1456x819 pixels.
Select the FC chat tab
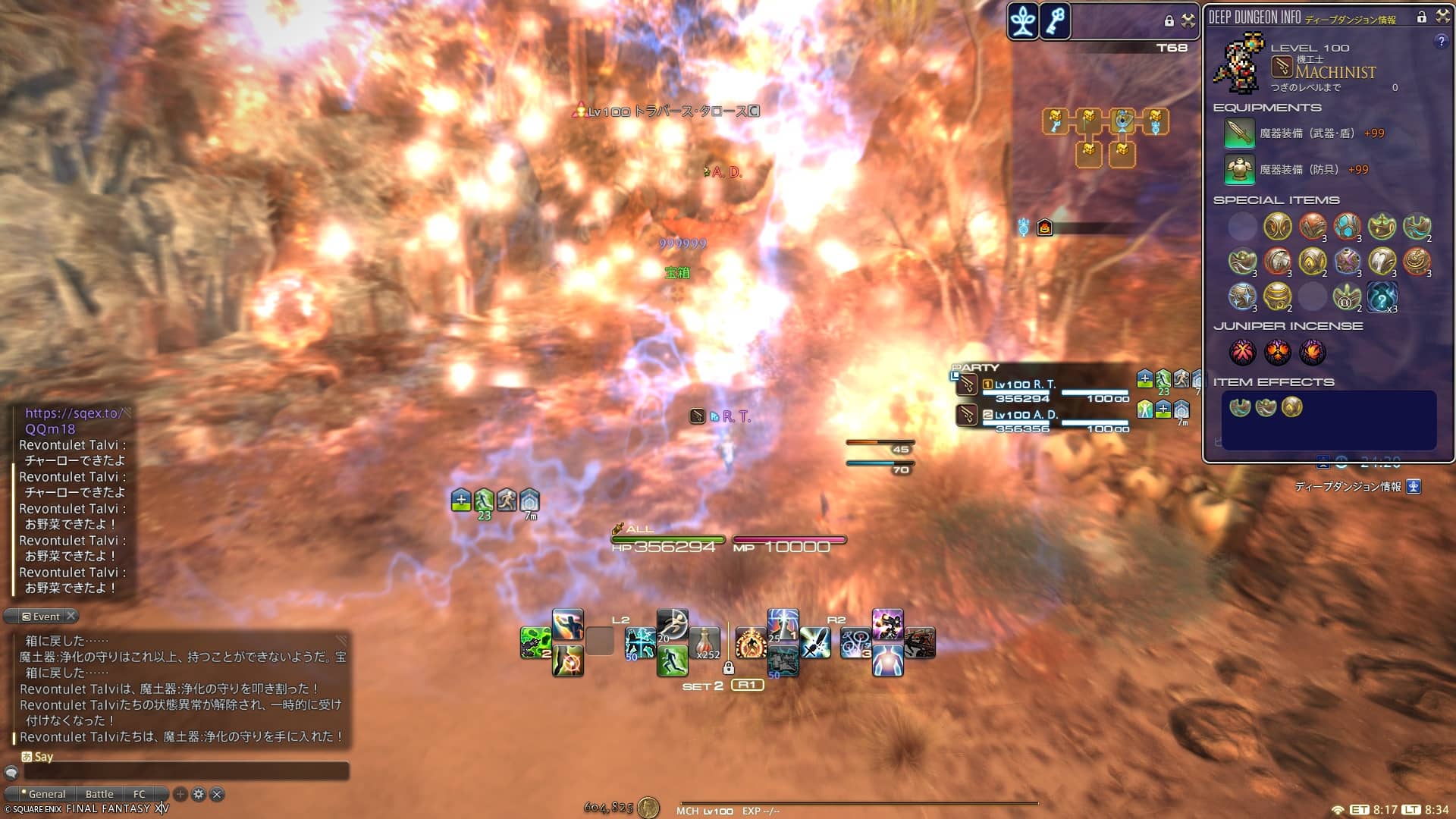tap(140, 794)
